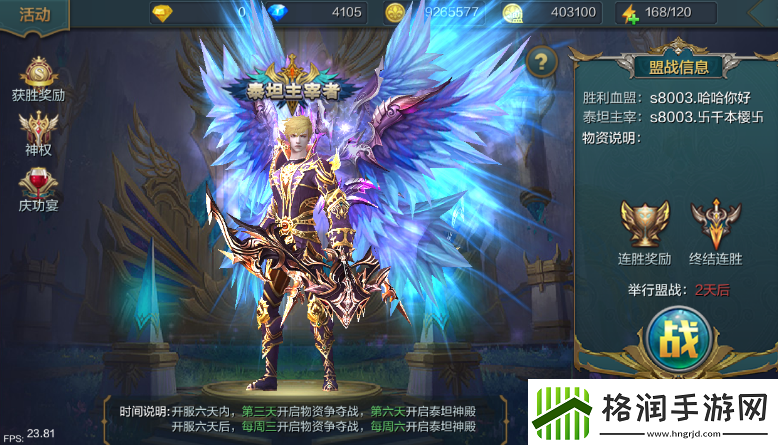This screenshot has width=778, height=445.
Task: Click the 活动 activity title tab
Action: tap(35, 15)
